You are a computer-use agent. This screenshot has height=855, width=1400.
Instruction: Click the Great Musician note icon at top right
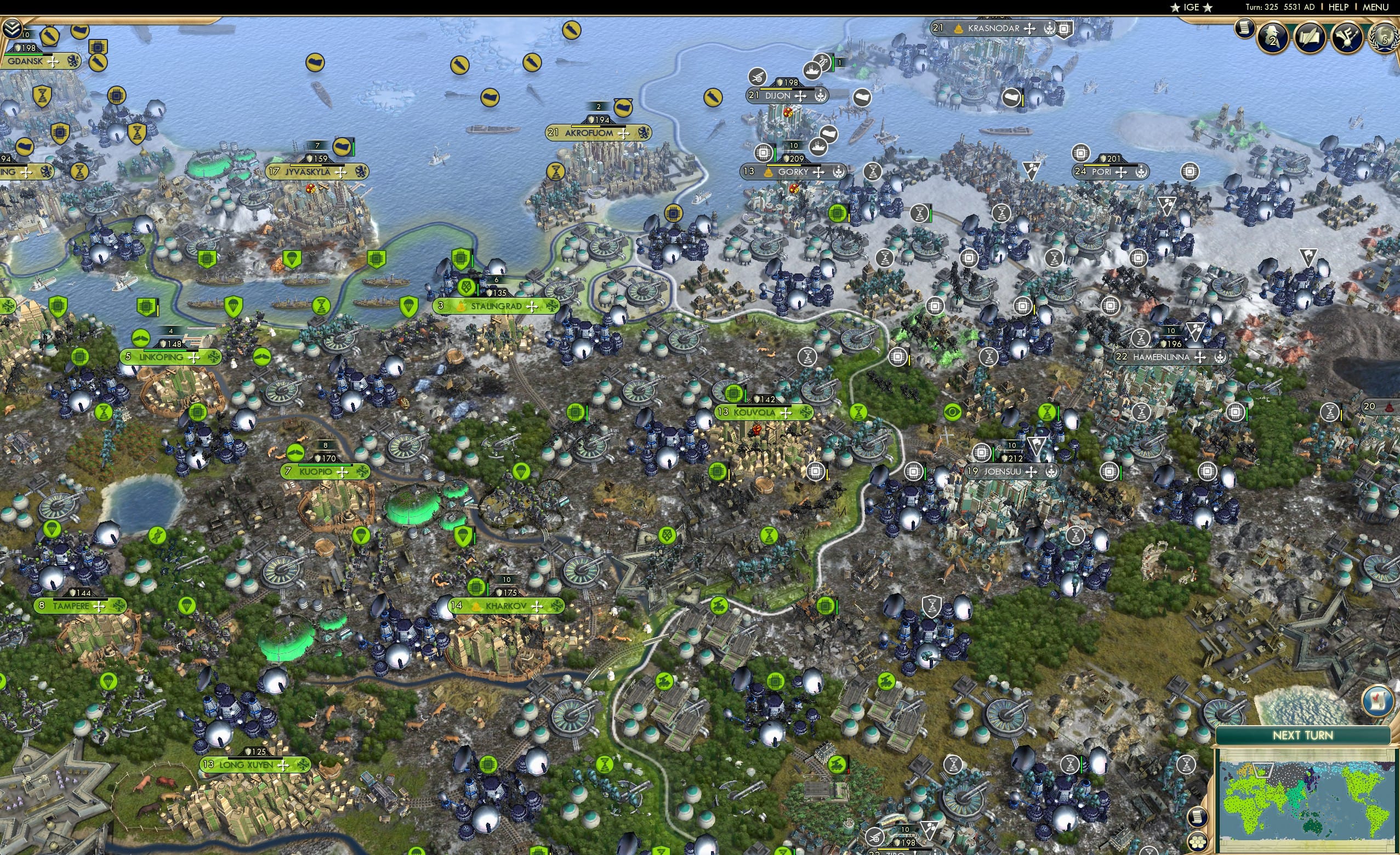click(x=1347, y=38)
